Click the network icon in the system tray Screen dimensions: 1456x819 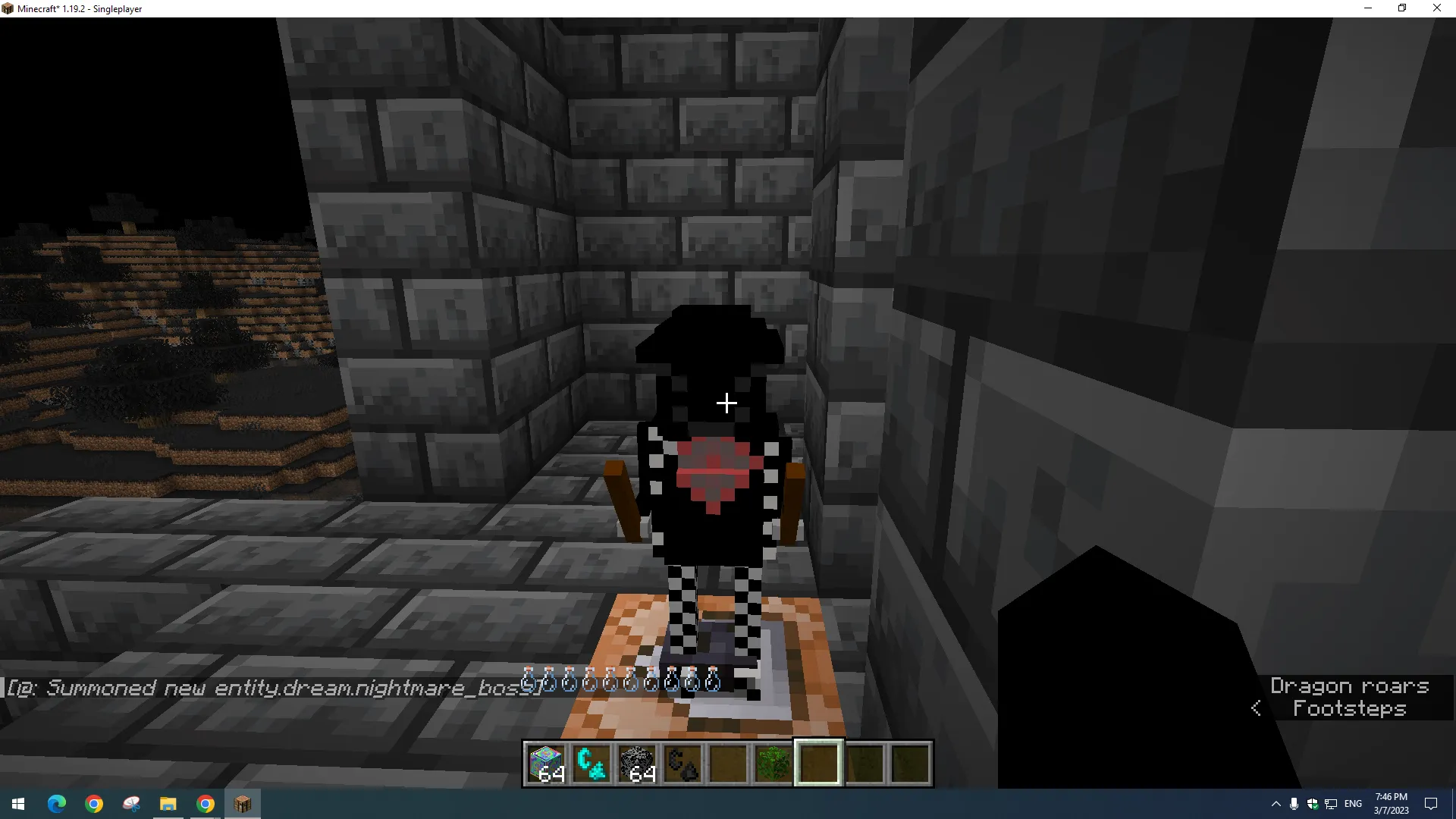(1331, 804)
